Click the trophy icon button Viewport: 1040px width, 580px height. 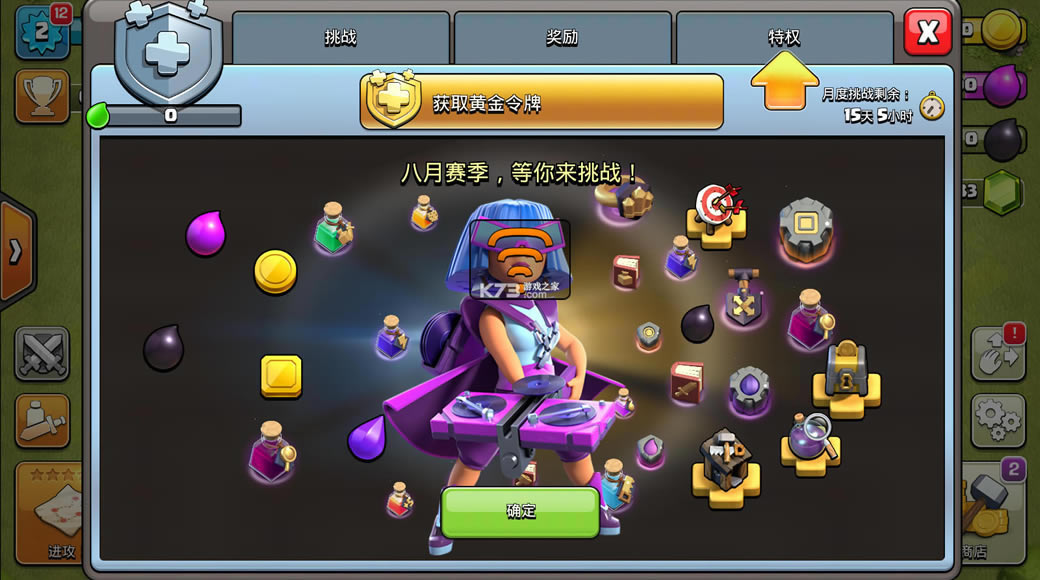pos(42,96)
